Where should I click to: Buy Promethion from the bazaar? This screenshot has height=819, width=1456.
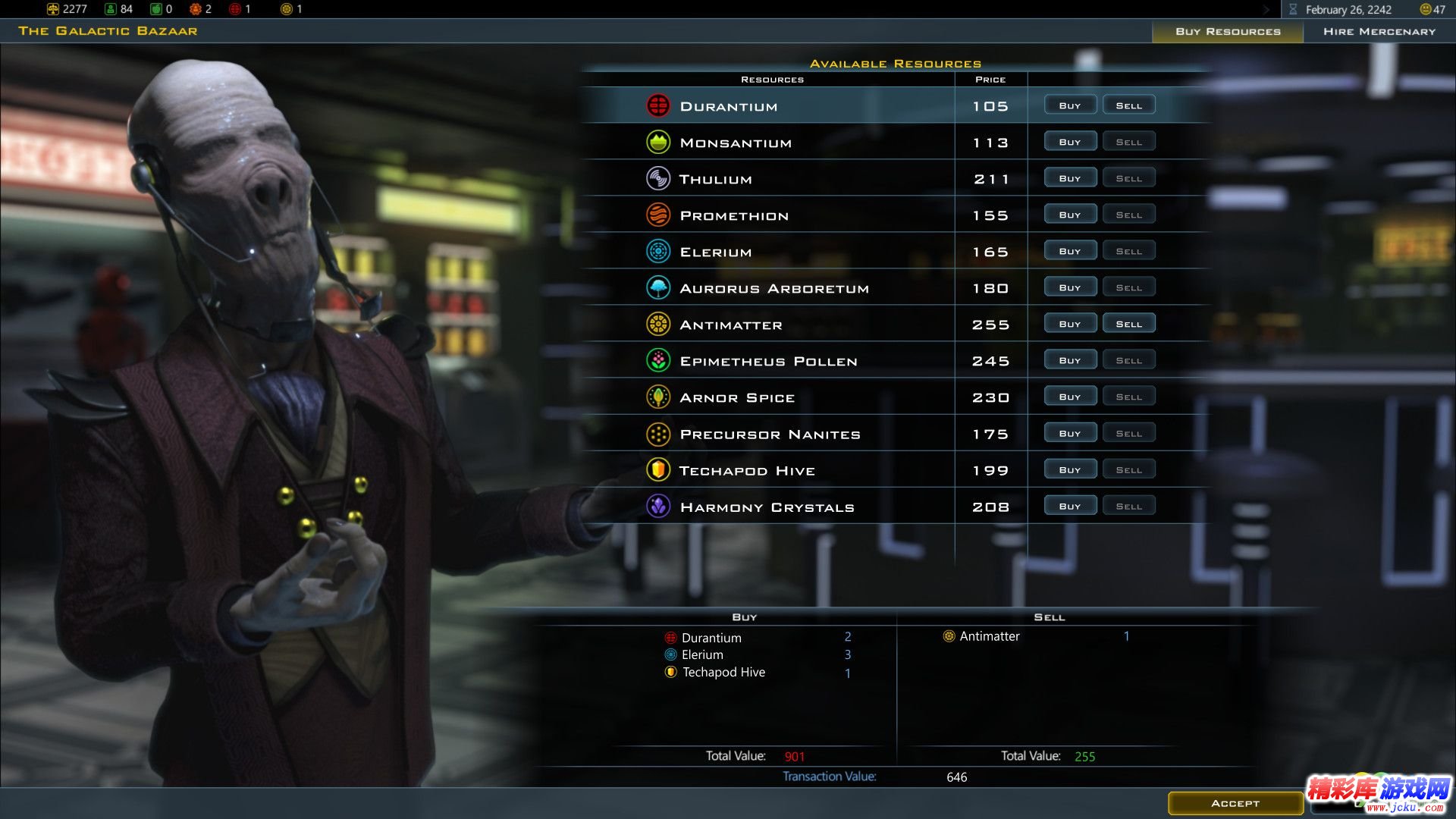(1069, 215)
